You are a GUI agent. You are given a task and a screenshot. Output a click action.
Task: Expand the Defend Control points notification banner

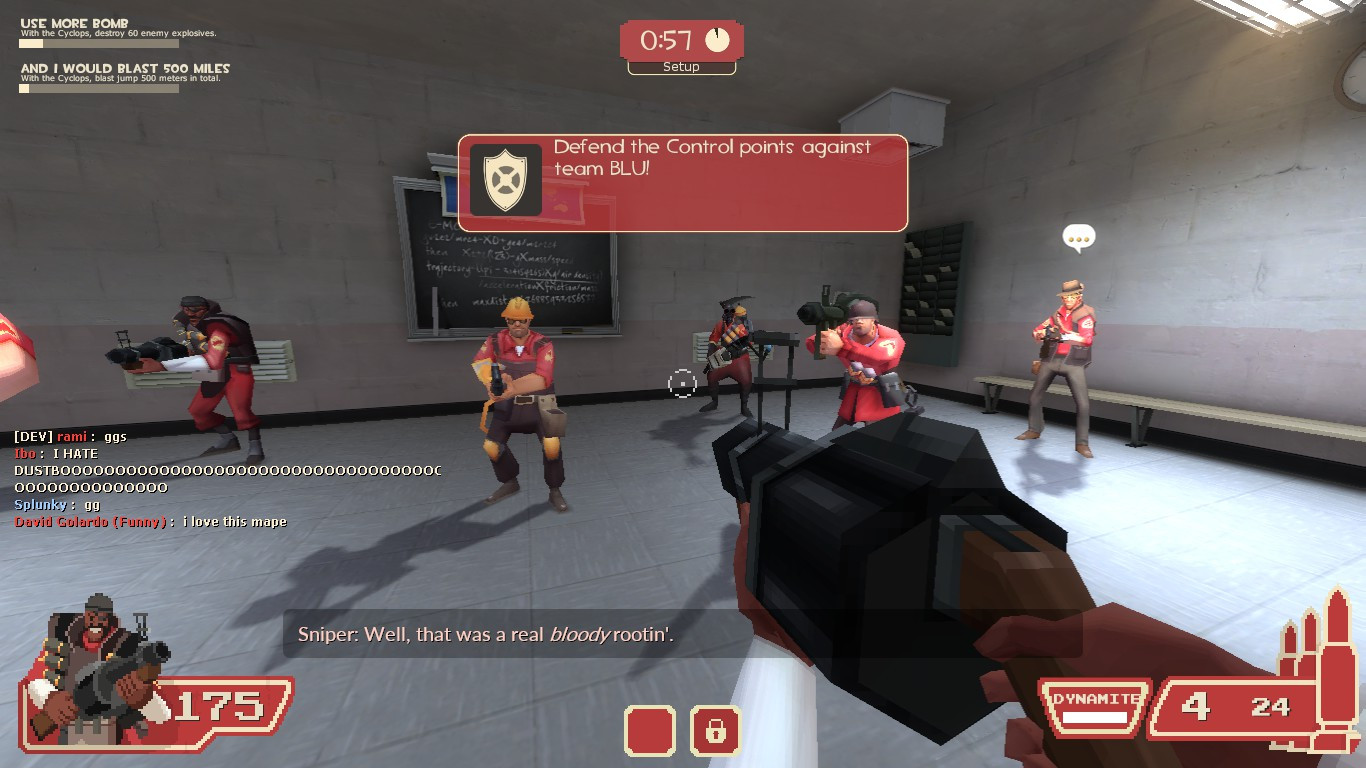(x=683, y=183)
